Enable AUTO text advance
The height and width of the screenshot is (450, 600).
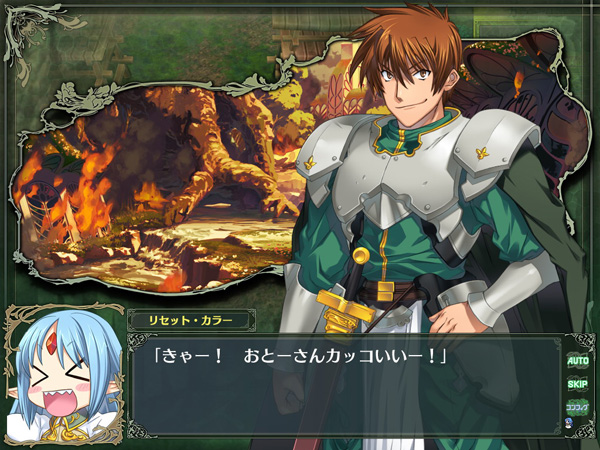pyautogui.click(x=577, y=360)
